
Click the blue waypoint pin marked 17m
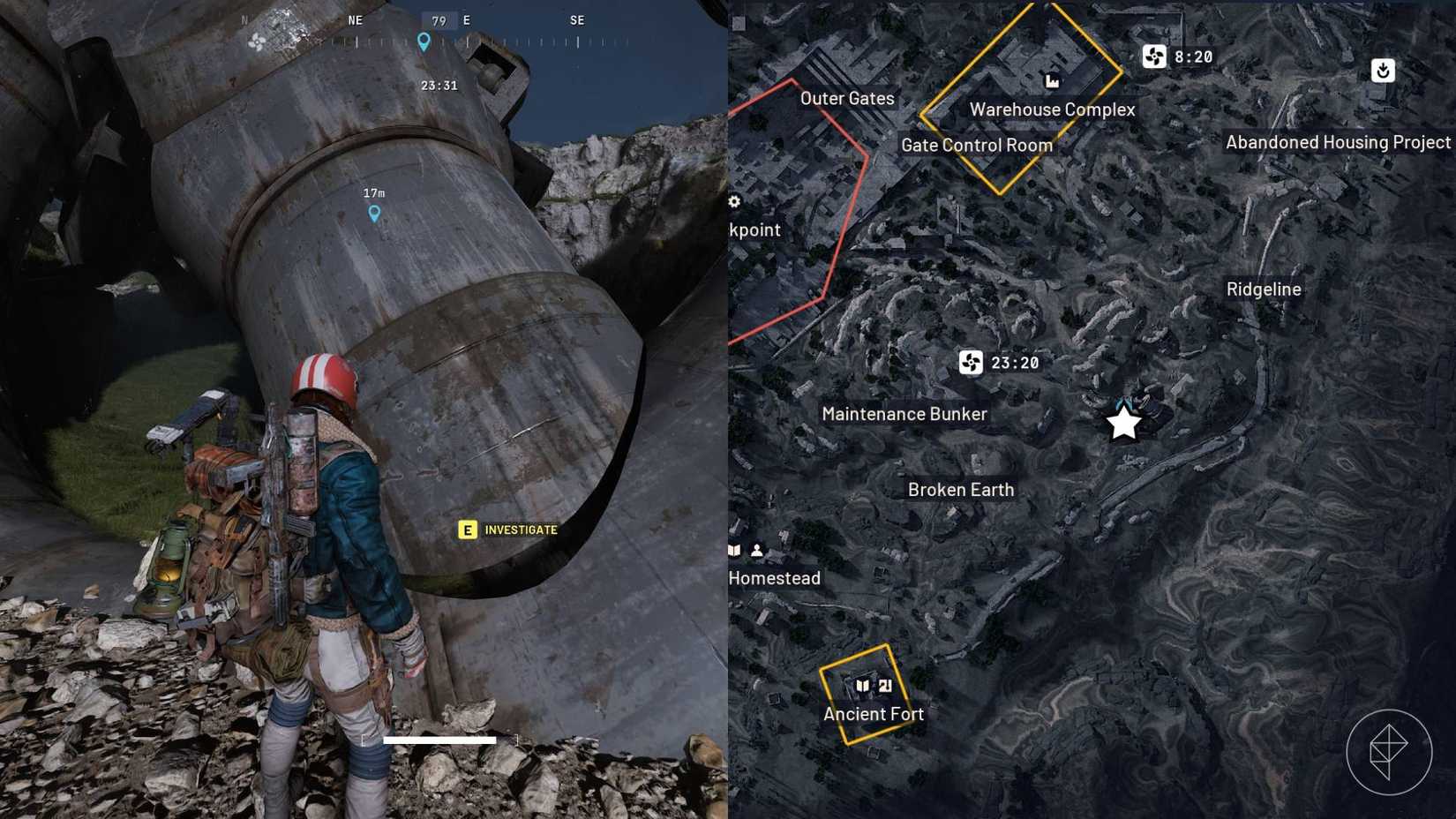(x=375, y=213)
